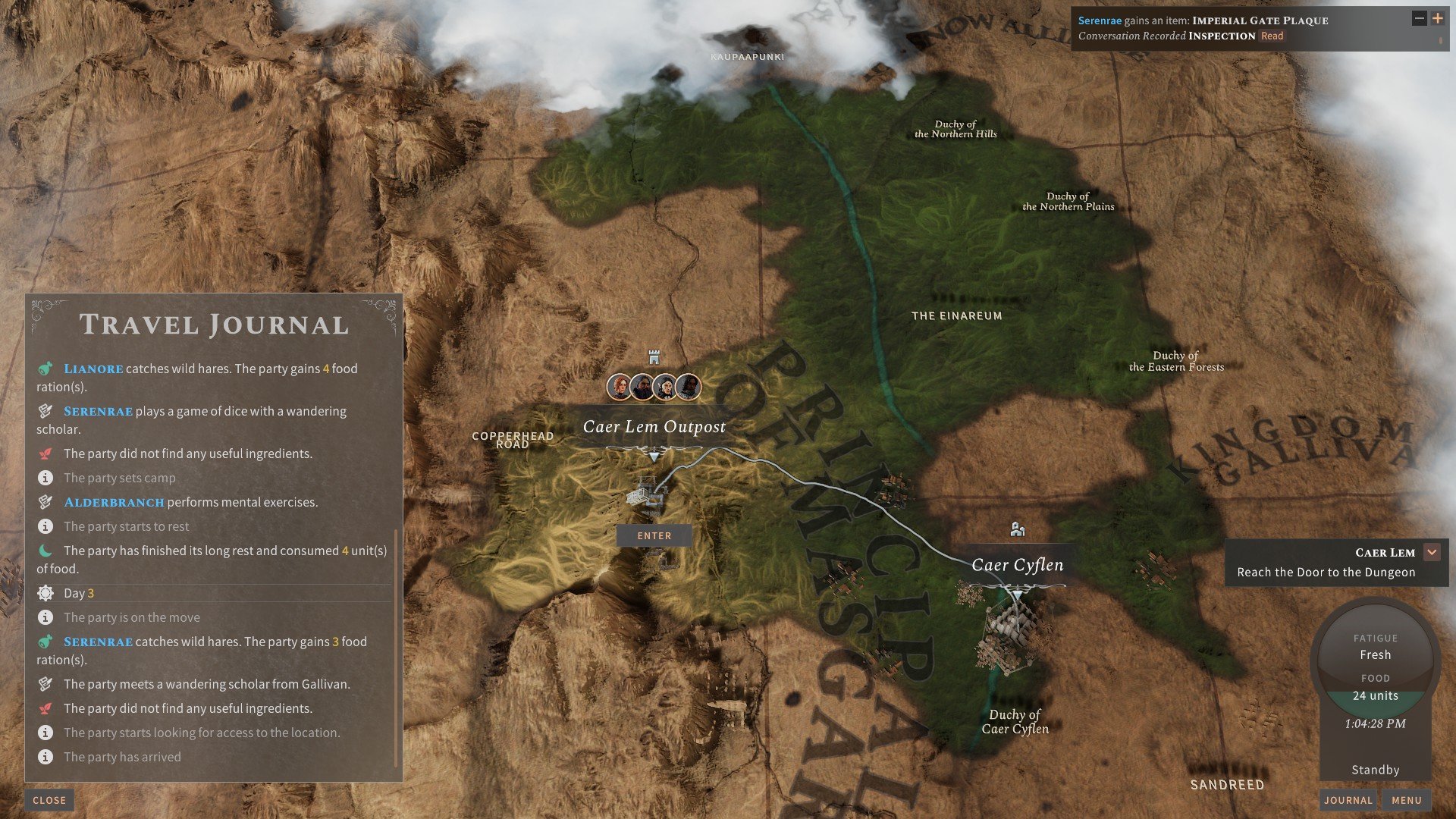Close the Travel Journal panel
Screen dimensions: 1456x819
coord(49,800)
